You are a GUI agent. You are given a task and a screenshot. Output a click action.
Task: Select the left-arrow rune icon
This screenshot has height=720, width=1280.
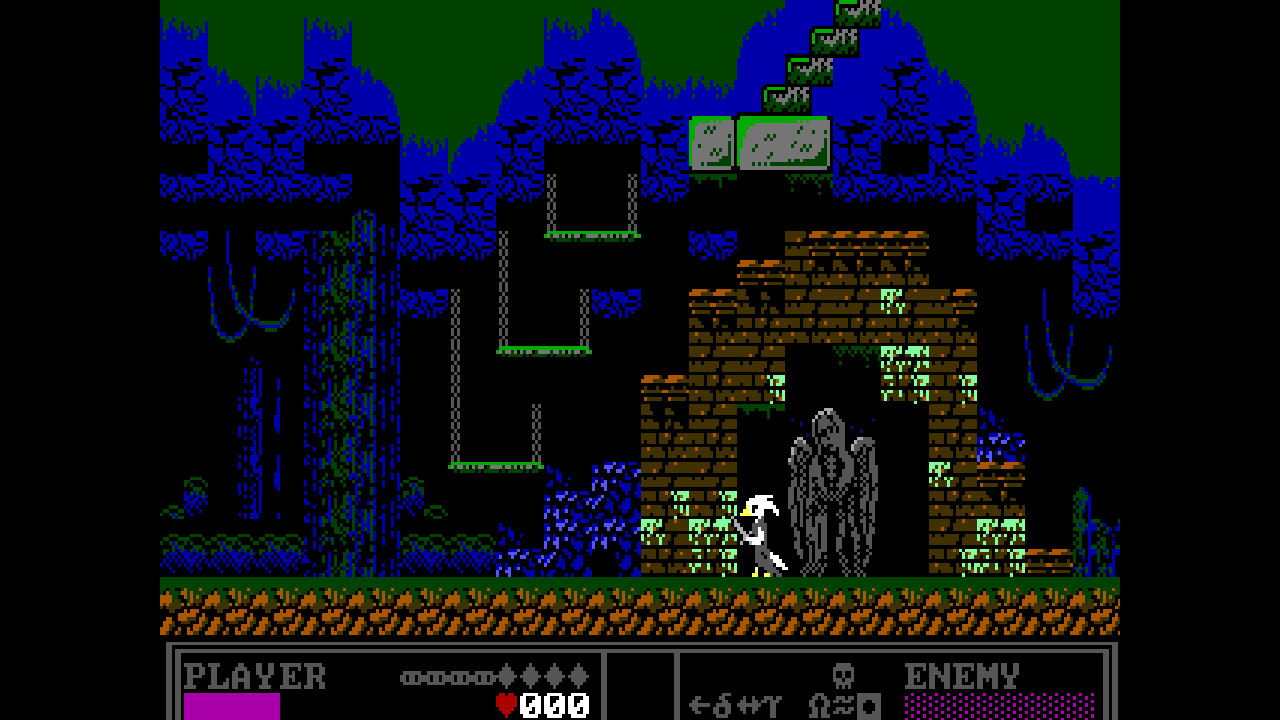pos(697,705)
